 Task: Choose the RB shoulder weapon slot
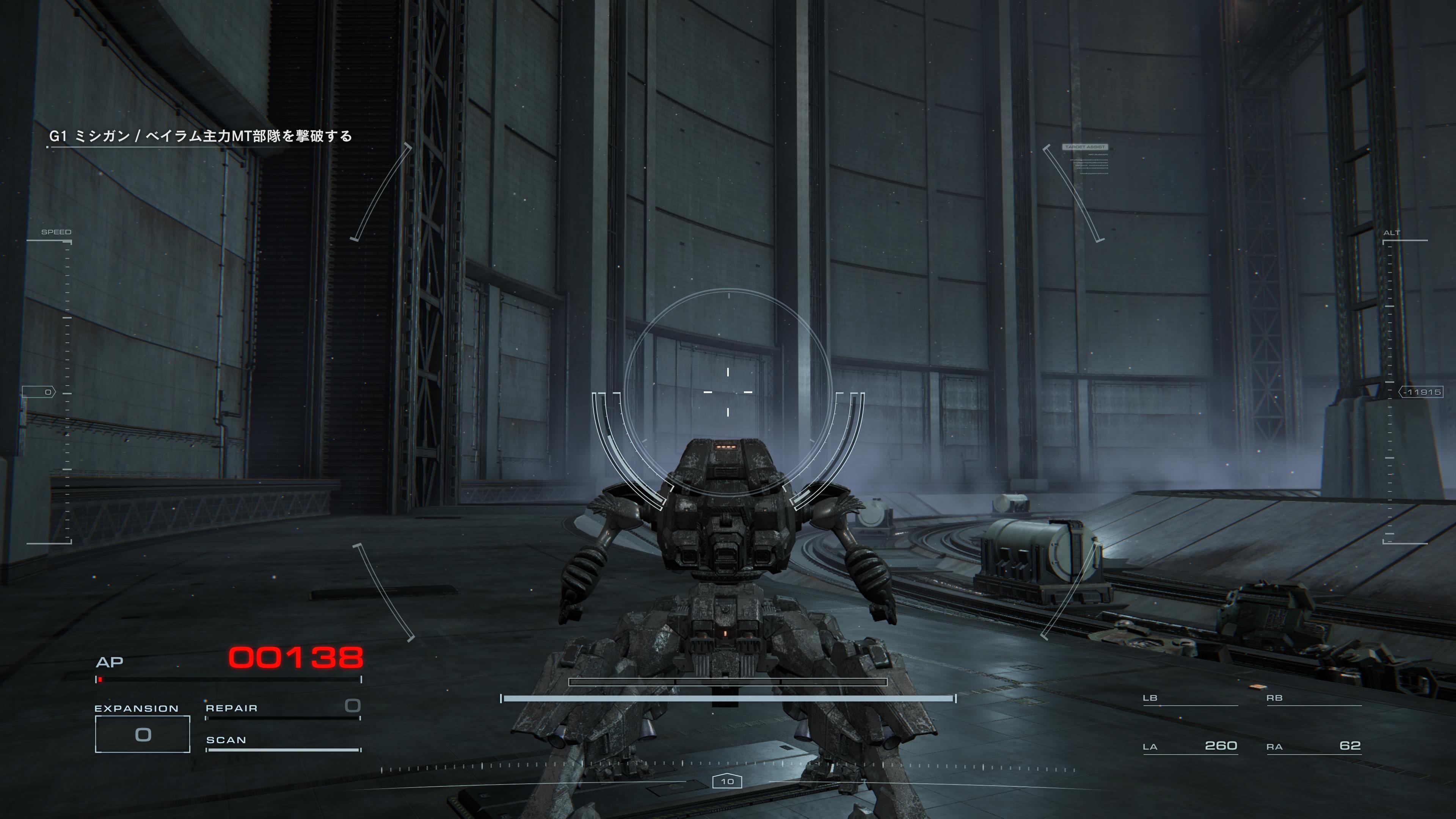pyautogui.click(x=1313, y=698)
